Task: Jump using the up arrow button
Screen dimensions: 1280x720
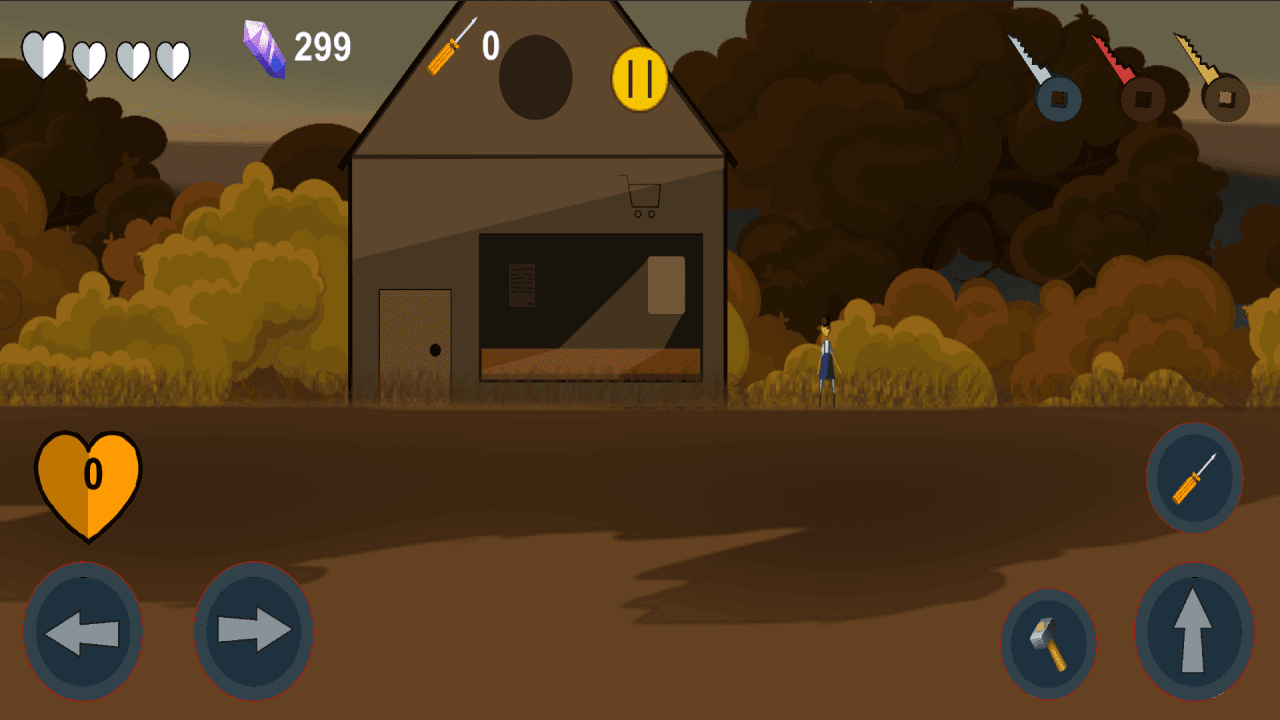Action: point(1194,631)
